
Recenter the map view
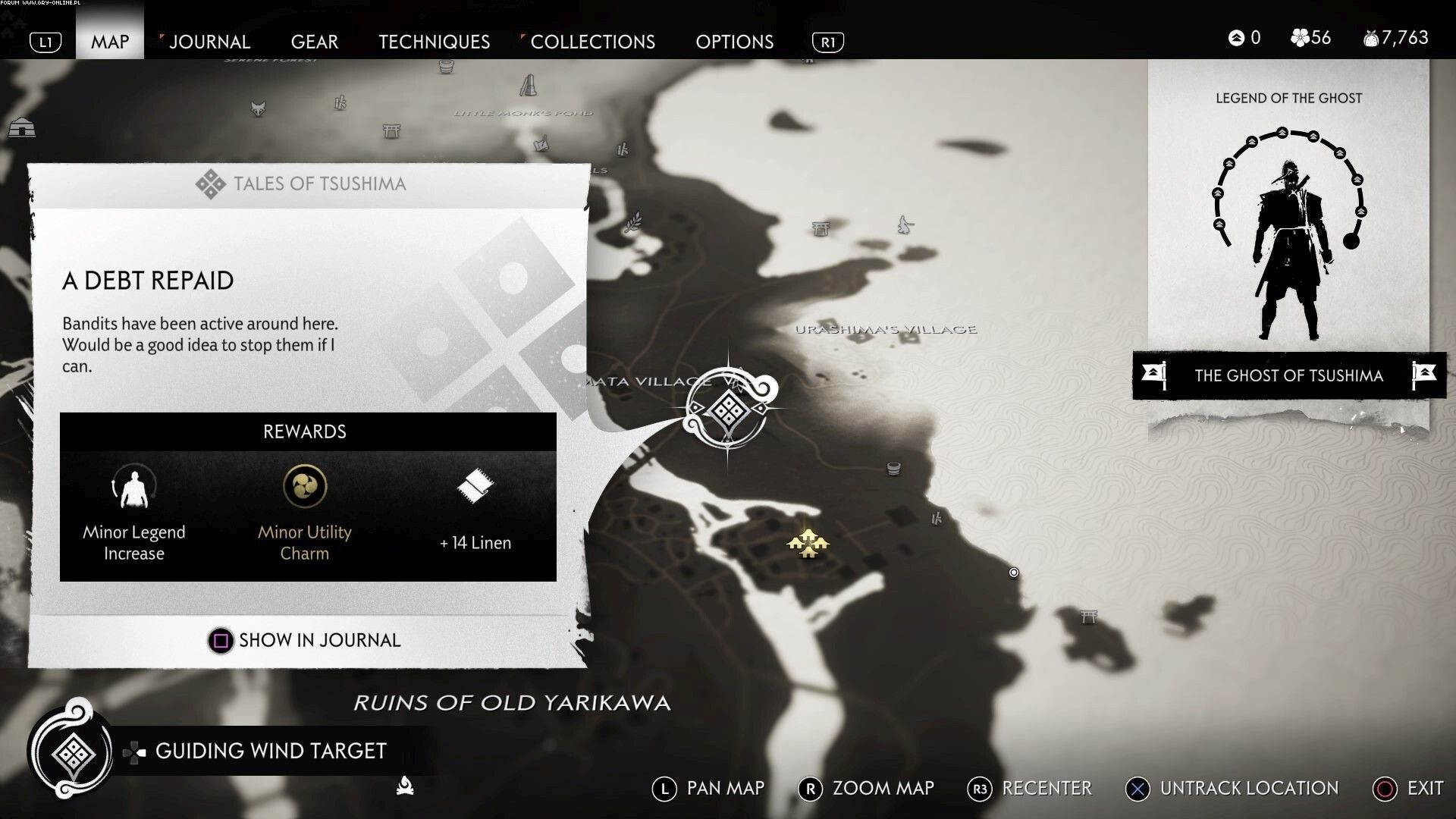[1031, 789]
